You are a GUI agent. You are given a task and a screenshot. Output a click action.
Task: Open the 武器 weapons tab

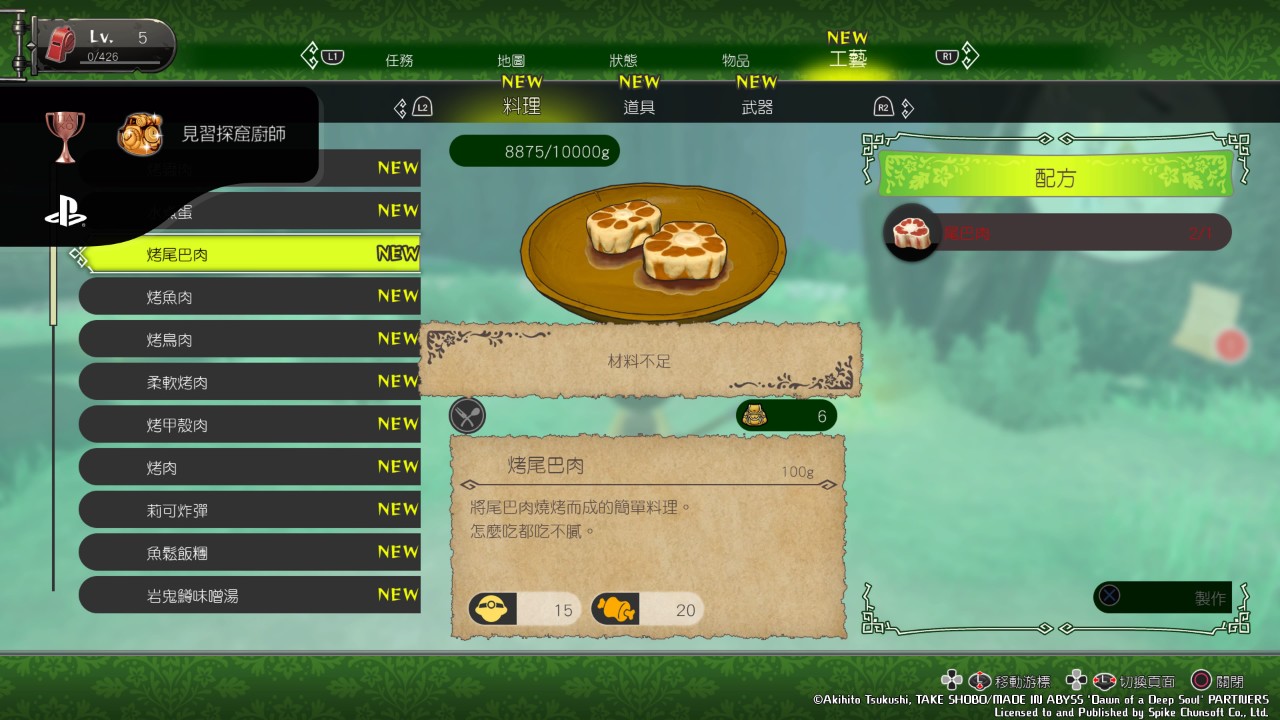click(756, 107)
